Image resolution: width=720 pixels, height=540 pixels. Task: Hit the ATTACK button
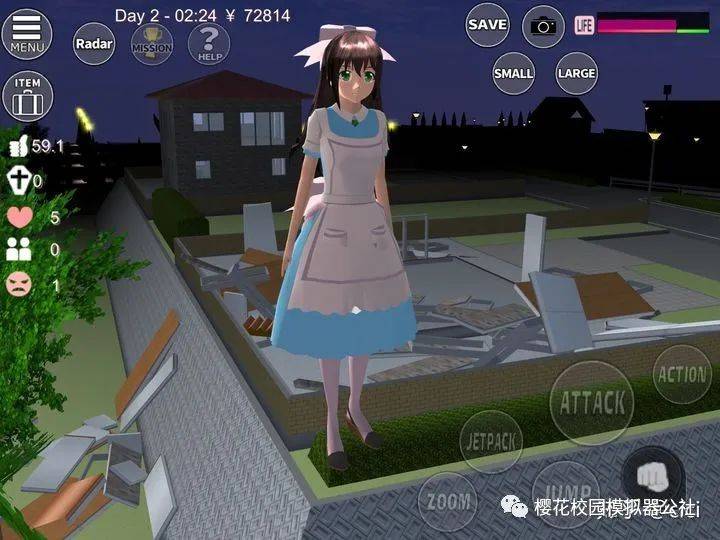click(x=593, y=402)
